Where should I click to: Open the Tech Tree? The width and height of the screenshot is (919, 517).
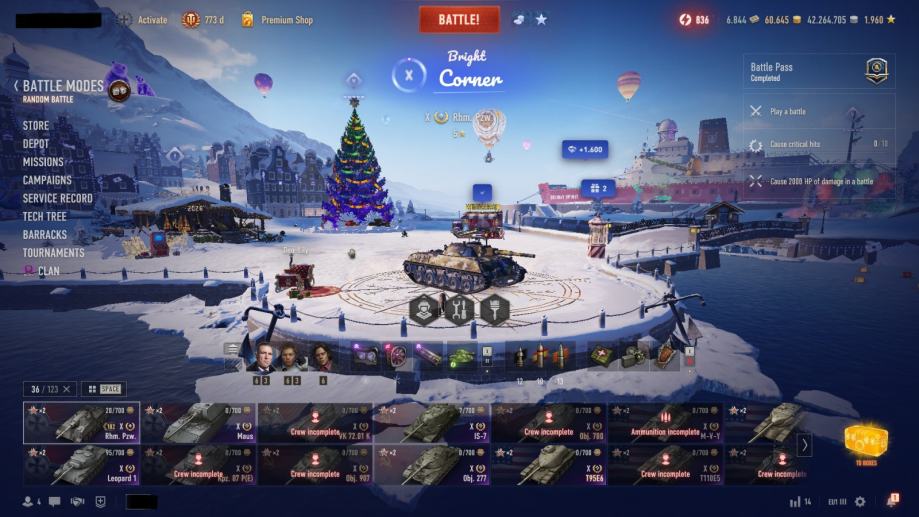click(44, 216)
